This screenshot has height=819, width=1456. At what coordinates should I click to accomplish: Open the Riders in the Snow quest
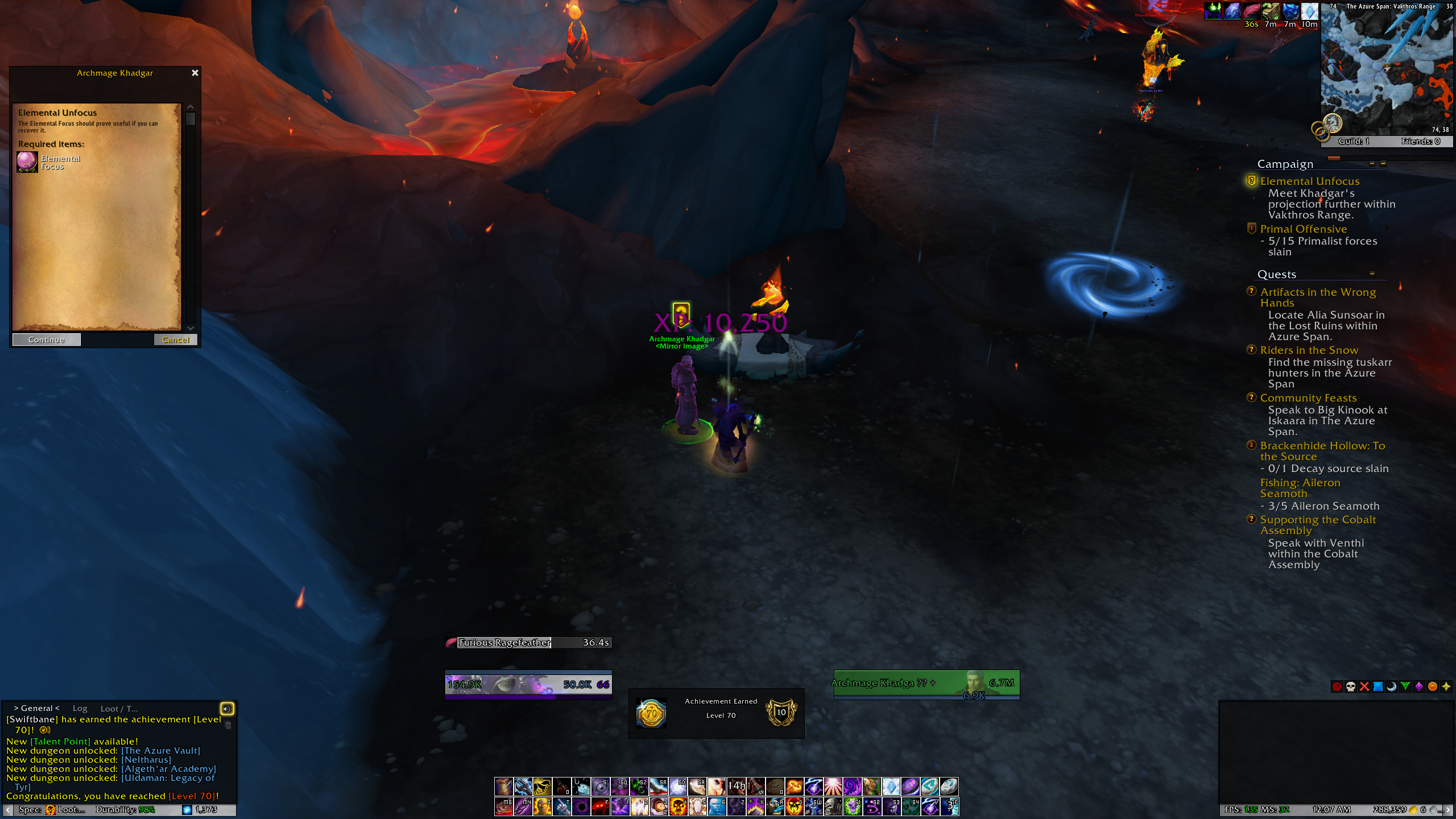[x=1309, y=350]
